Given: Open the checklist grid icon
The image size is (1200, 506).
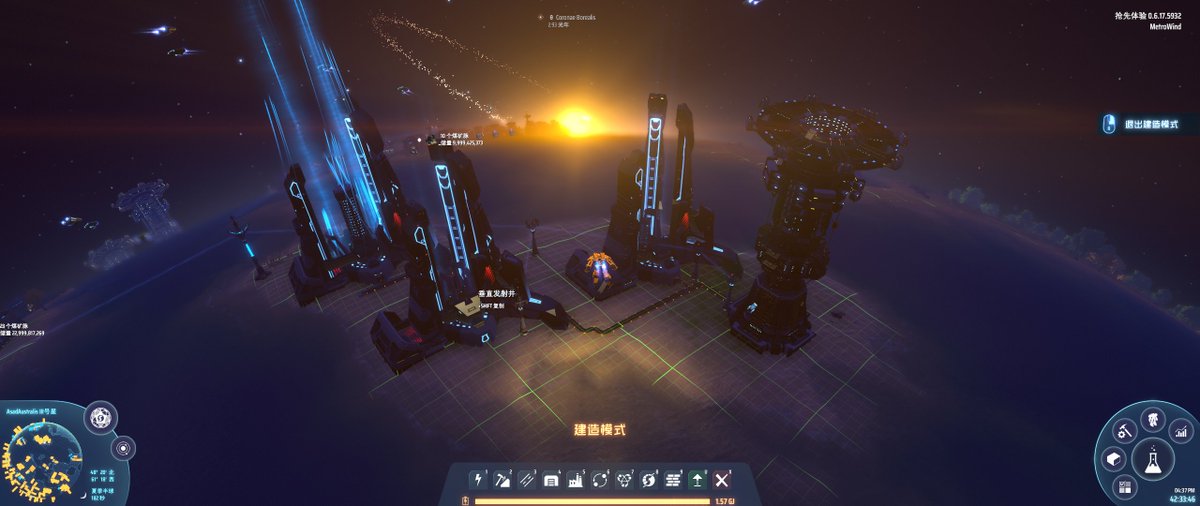Looking at the screenshot, I should 1124,487.
